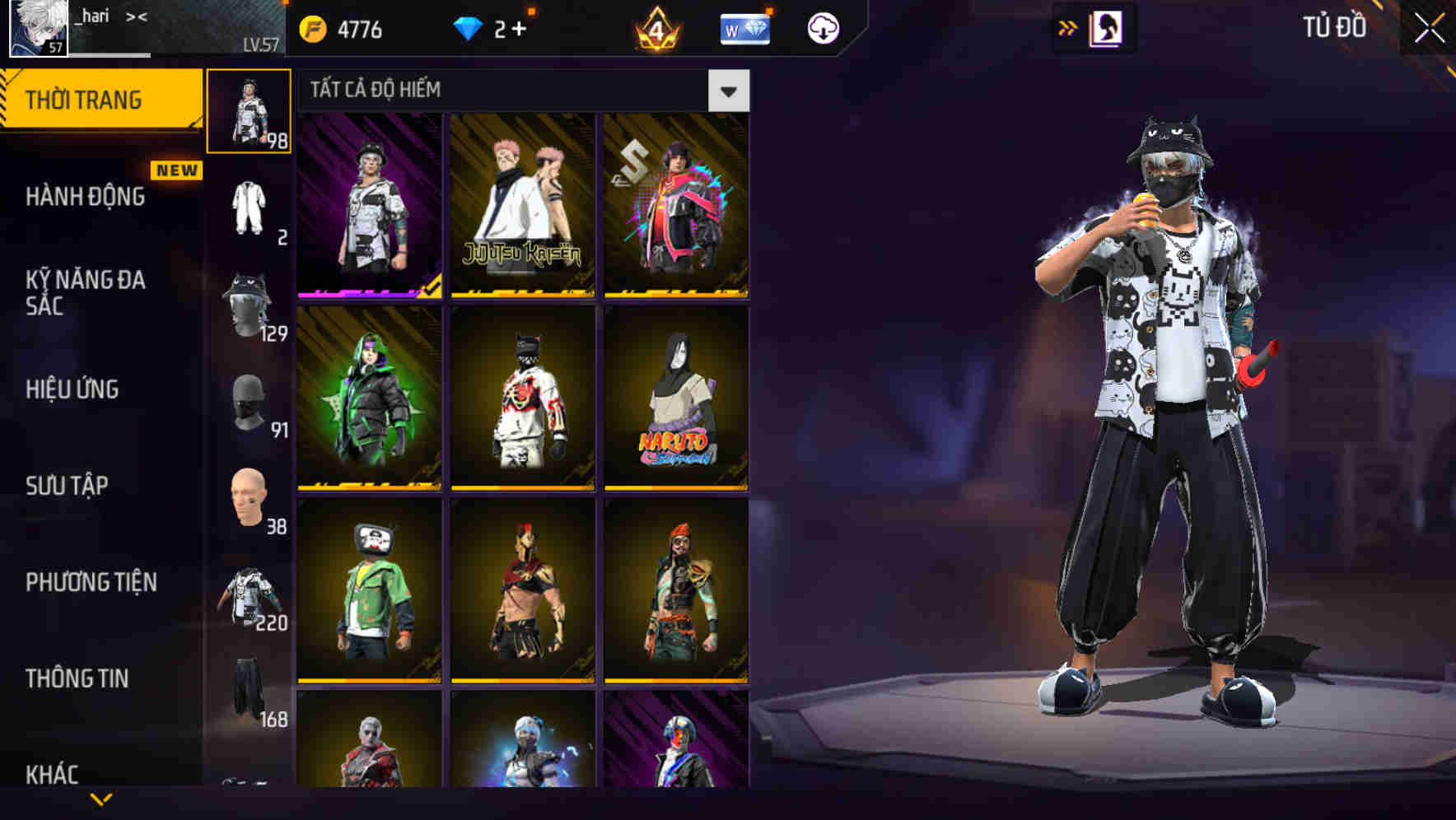The width and height of the screenshot is (1456, 820).
Task: Open the character profile portrait icon near Tủ Đồ
Action: (x=1107, y=30)
